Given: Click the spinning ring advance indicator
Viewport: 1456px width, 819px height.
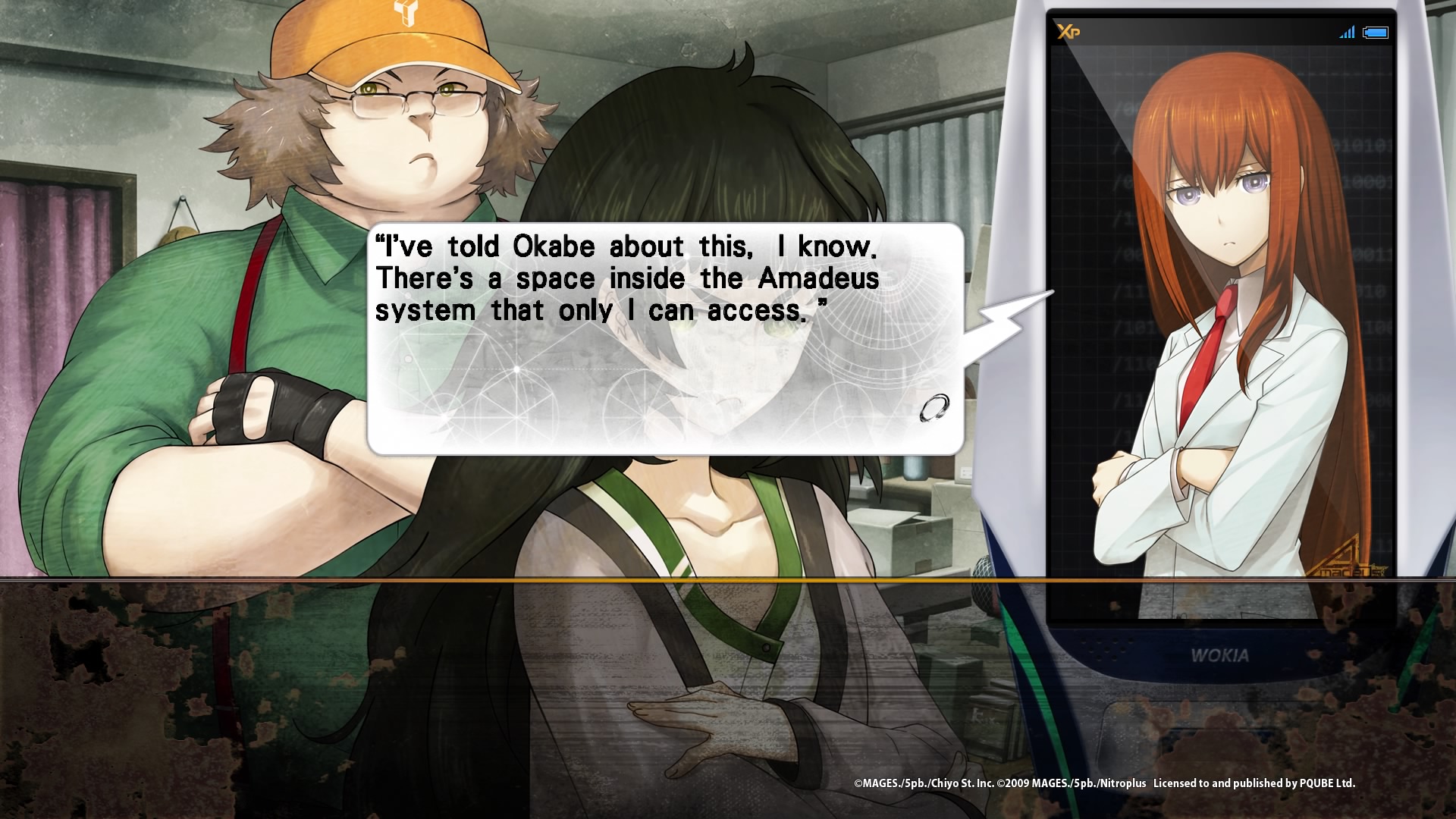Looking at the screenshot, I should tap(934, 408).
